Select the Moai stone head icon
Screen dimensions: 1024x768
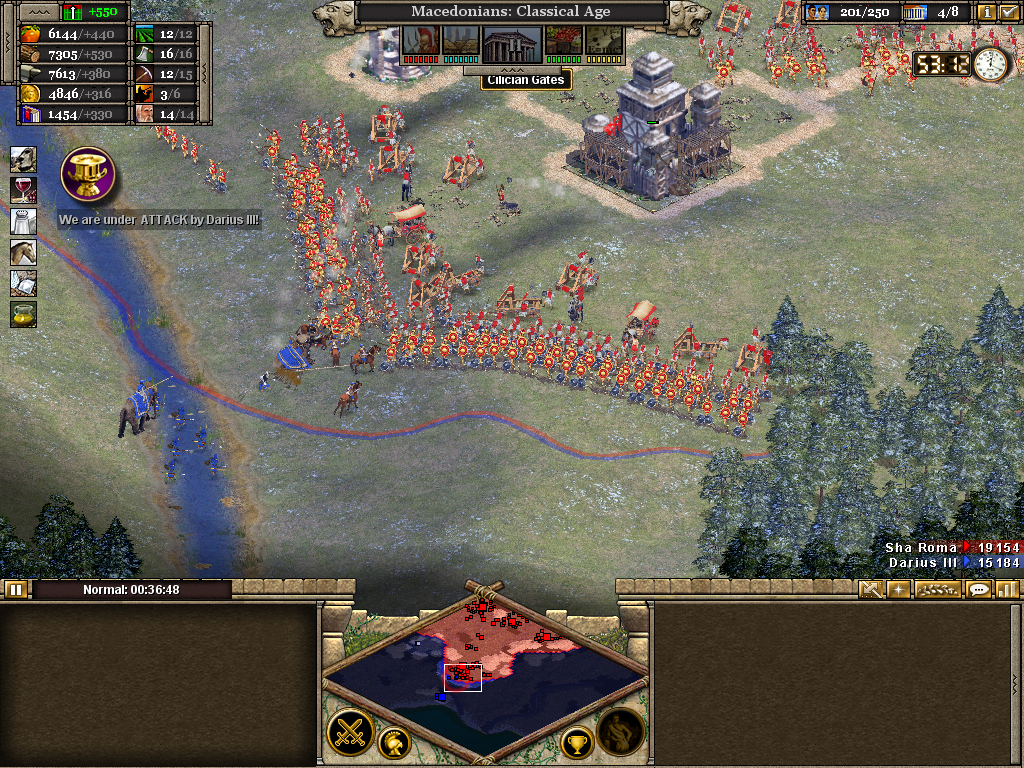[x=23, y=159]
